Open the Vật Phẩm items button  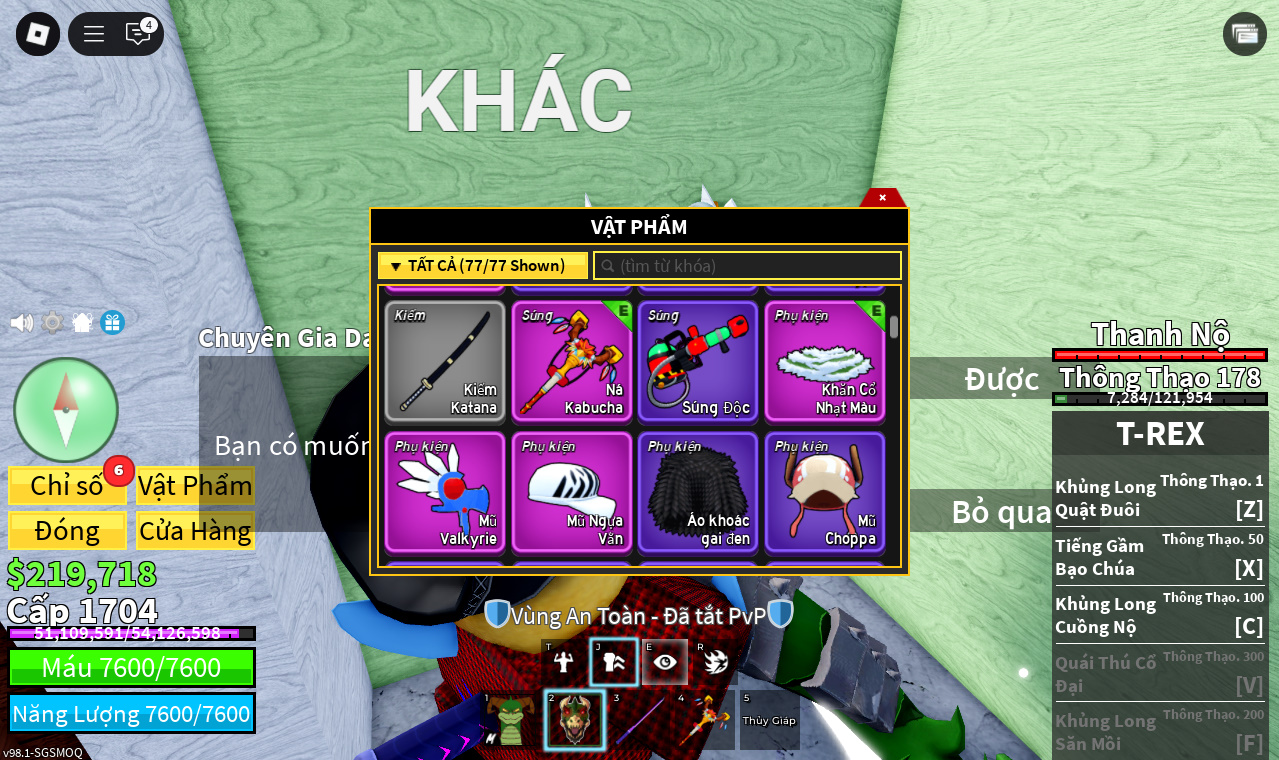click(x=195, y=486)
